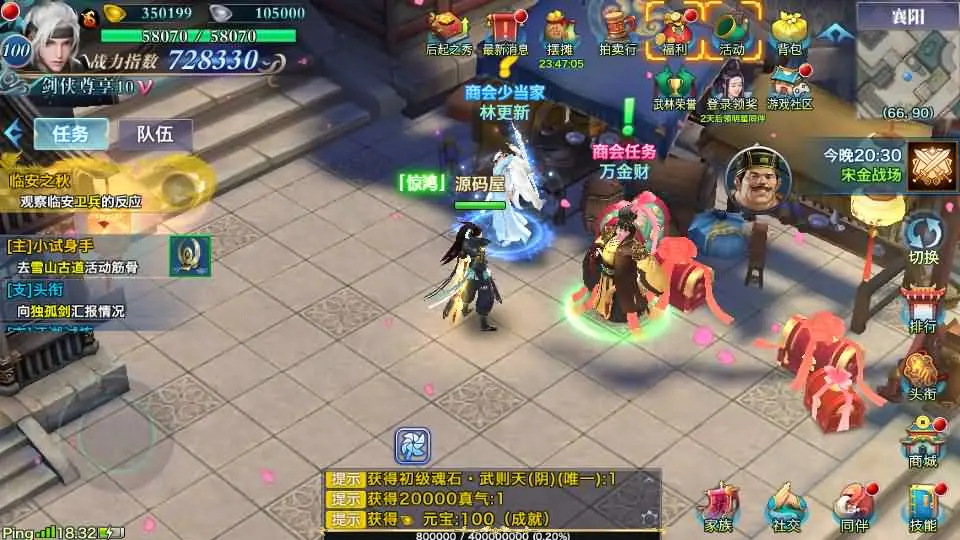This screenshot has width=960, height=540.
Task: Open the 福利 welfare rewards
Action: (673, 28)
